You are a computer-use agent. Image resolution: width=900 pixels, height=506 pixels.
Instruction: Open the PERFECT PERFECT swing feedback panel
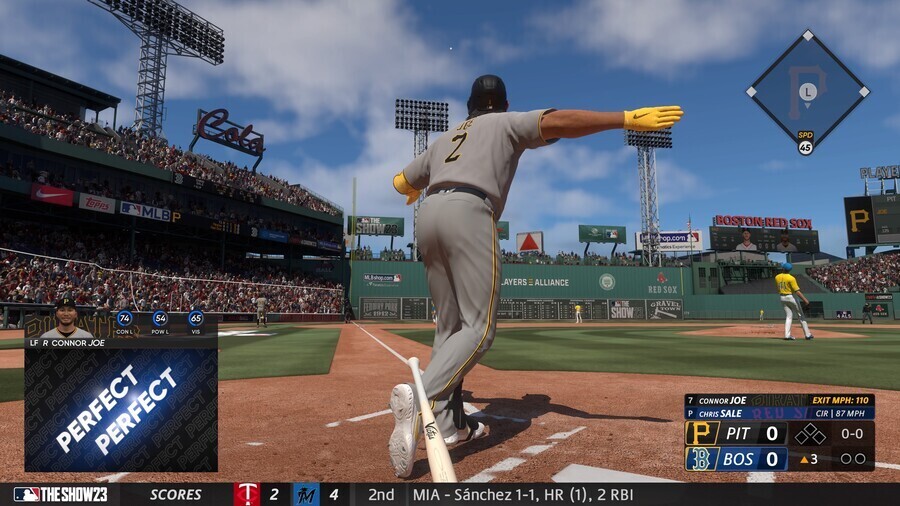pos(121,410)
